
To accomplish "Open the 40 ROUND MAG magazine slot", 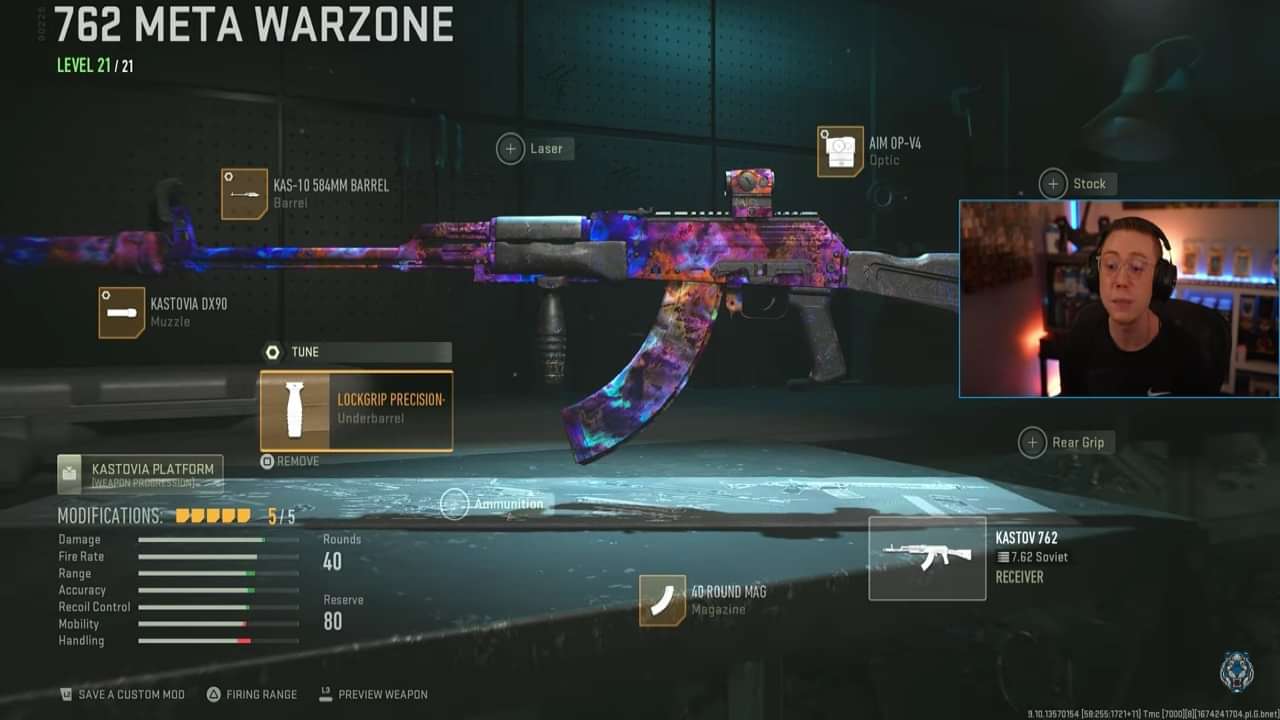I will [x=661, y=601].
